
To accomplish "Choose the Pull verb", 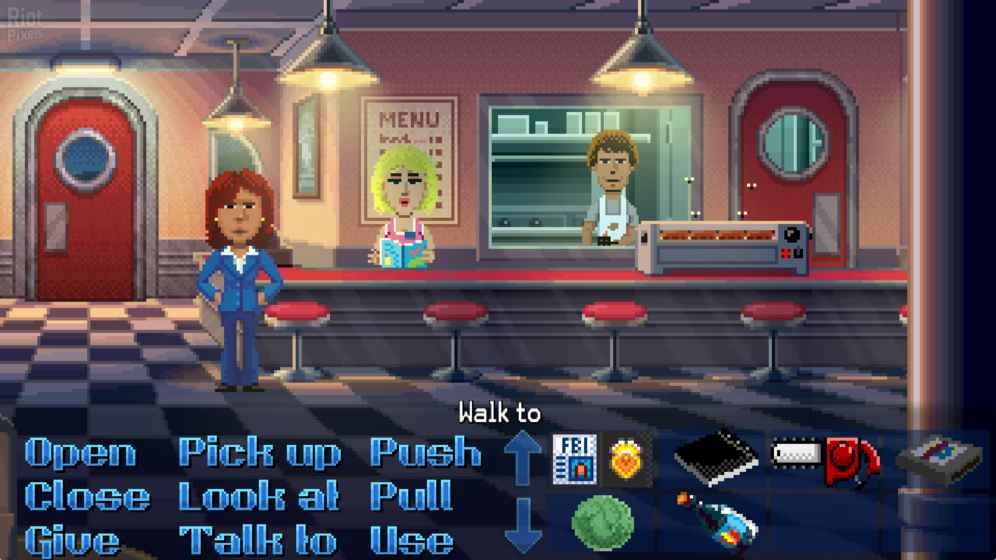I will point(411,497).
